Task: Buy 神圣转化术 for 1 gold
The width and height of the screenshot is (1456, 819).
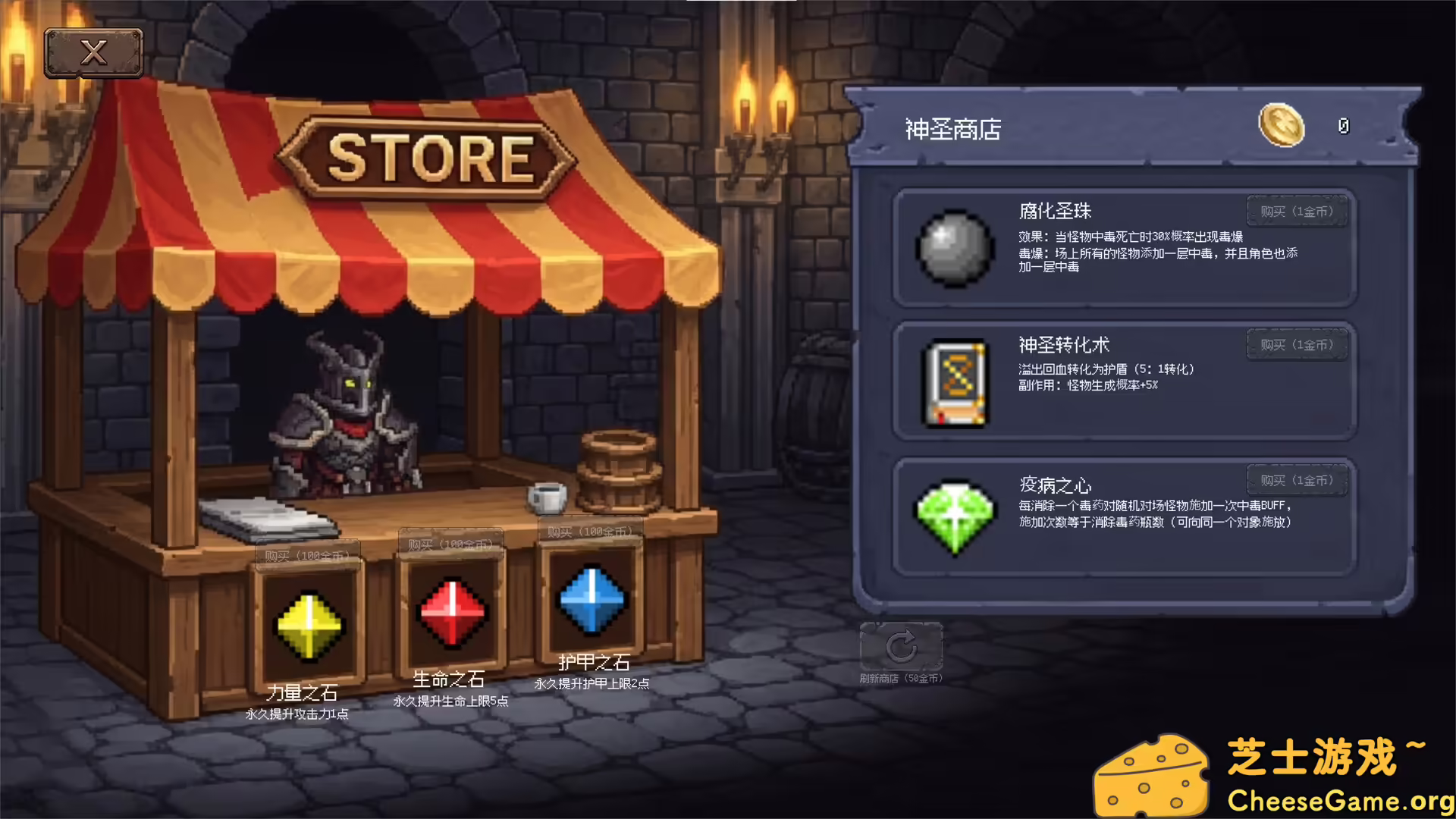Action: tap(1298, 344)
